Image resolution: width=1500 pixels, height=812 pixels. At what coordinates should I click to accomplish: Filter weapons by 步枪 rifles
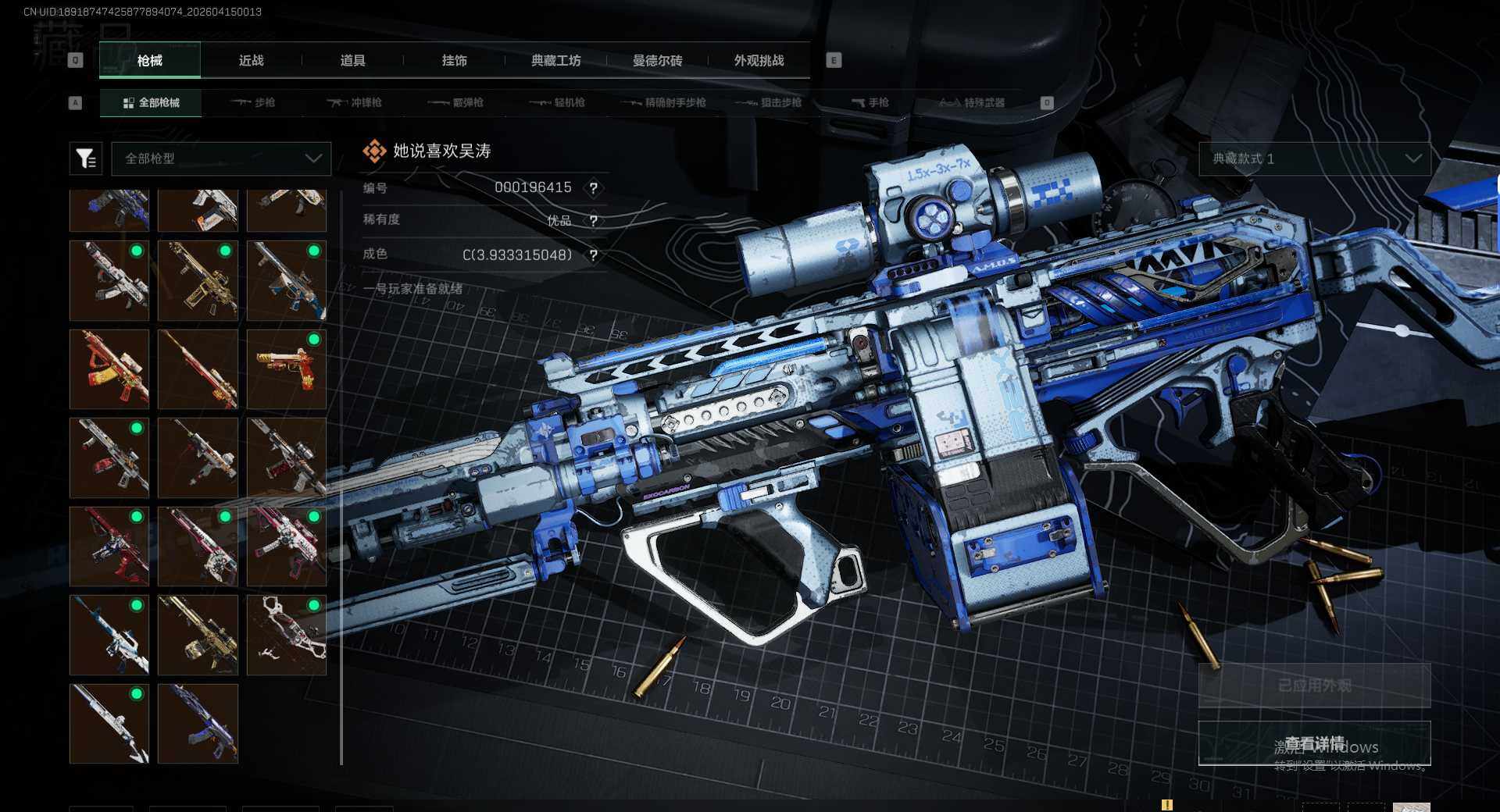[x=254, y=103]
